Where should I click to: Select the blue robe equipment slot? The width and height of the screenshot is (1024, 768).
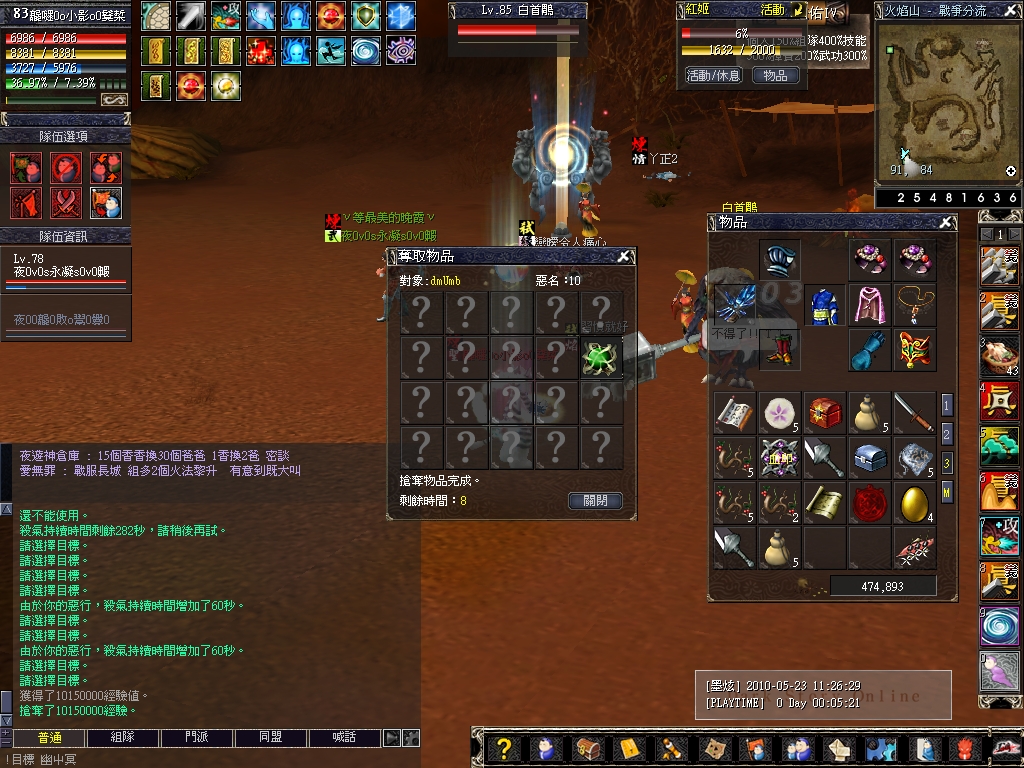824,304
